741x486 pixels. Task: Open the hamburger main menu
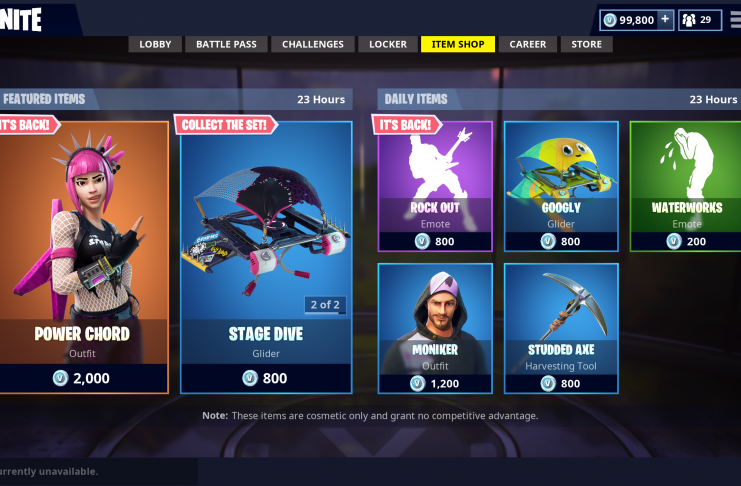tap(735, 19)
